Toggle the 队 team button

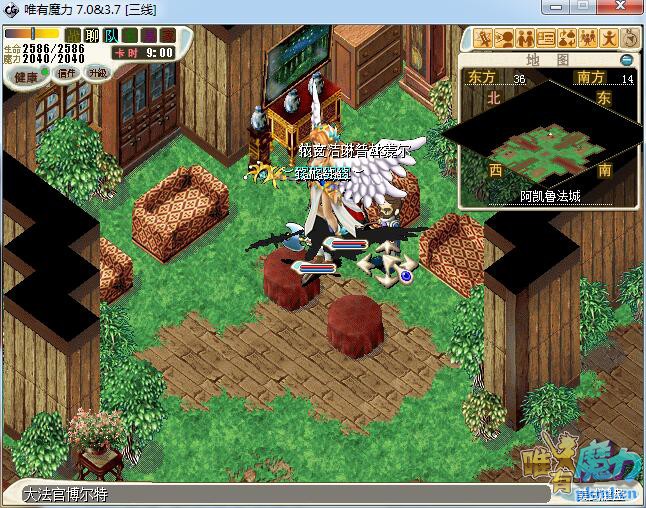click(x=111, y=36)
